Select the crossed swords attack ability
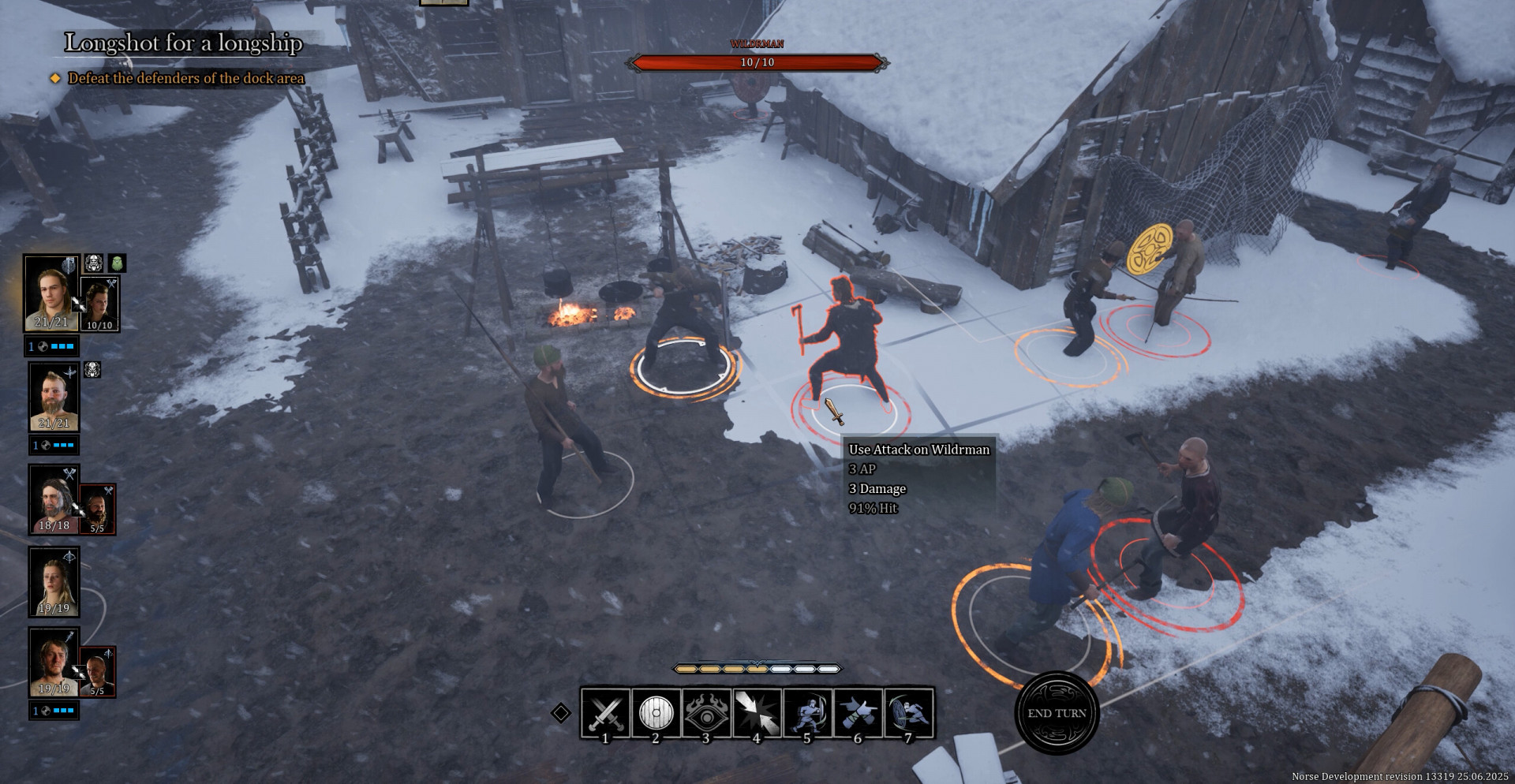 coord(605,712)
